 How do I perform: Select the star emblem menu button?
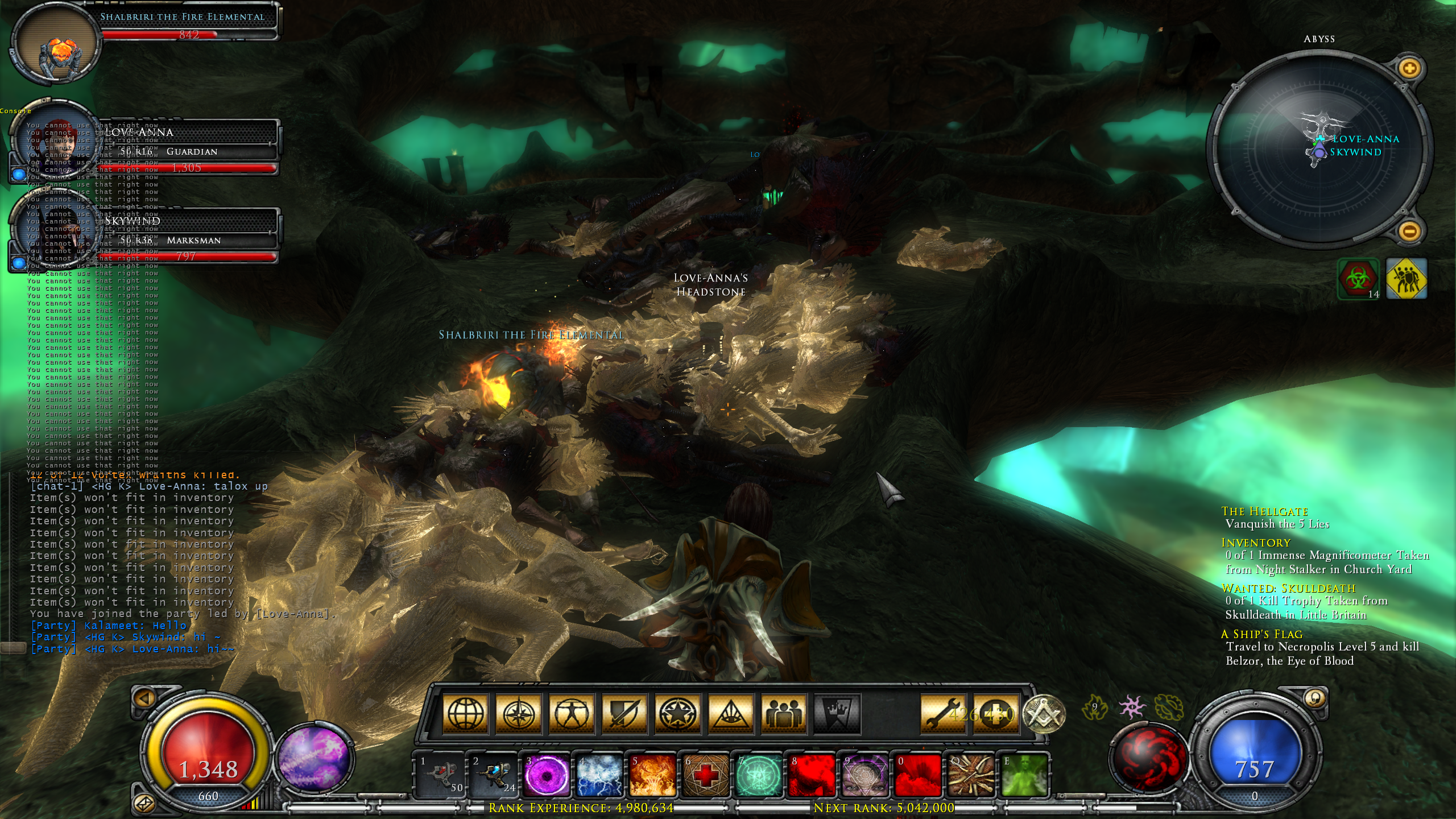677,713
